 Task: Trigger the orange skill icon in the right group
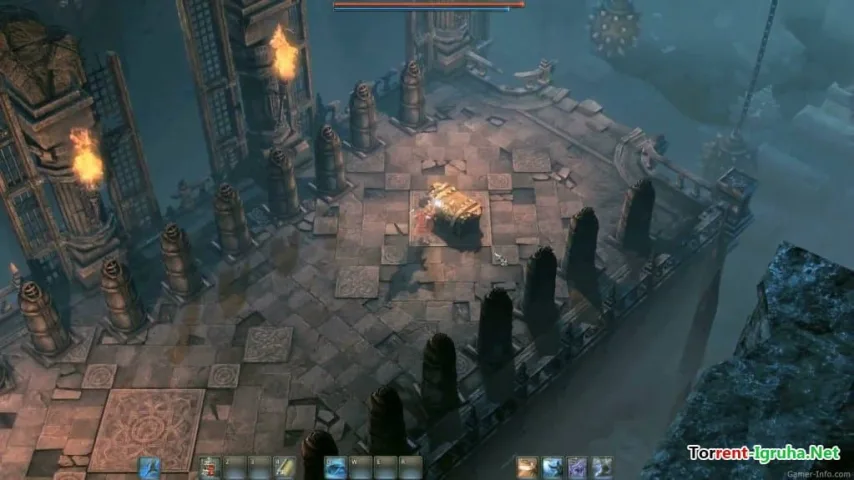[x=527, y=467]
